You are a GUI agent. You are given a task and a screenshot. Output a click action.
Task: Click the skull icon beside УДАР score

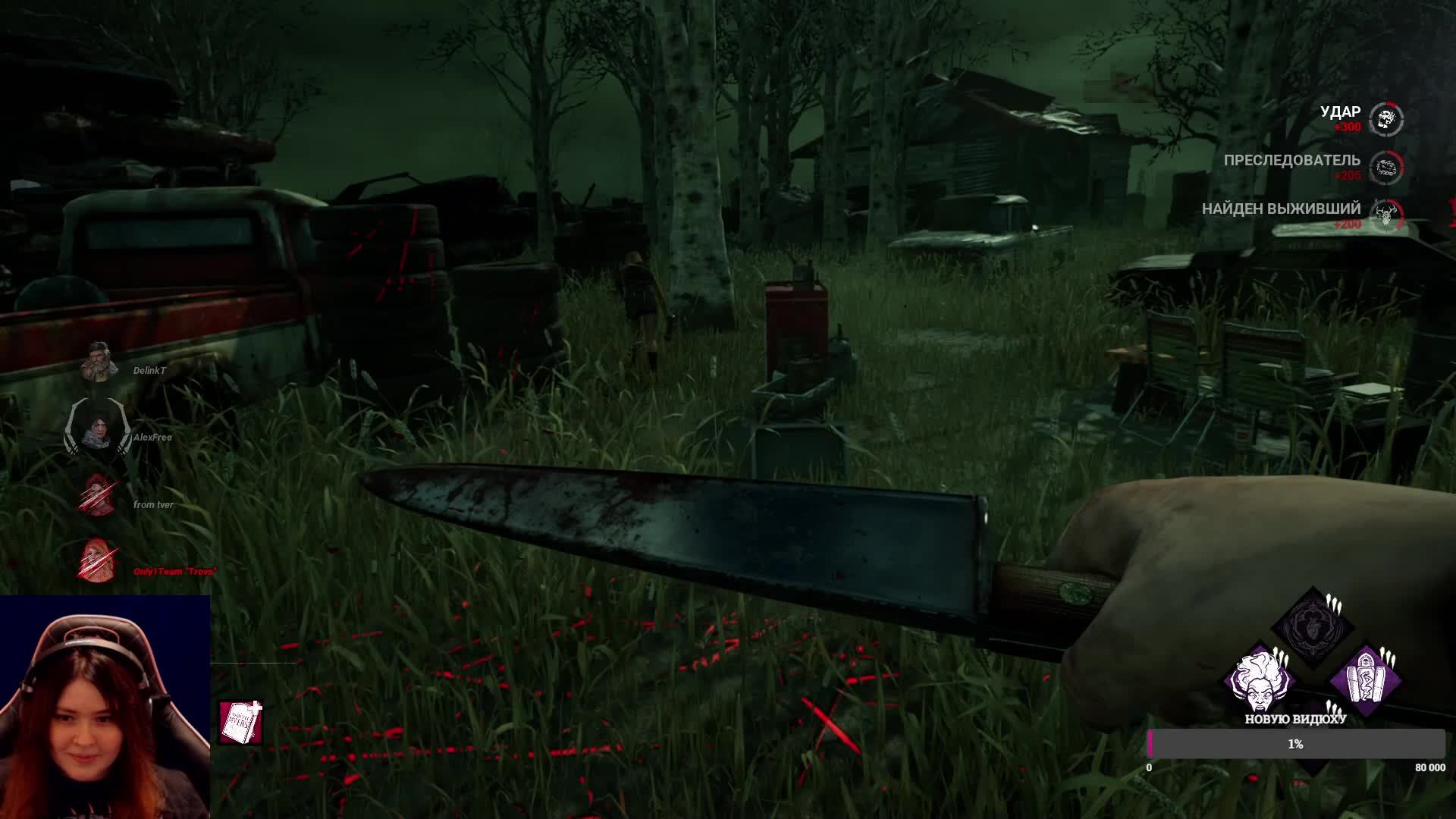1388,118
